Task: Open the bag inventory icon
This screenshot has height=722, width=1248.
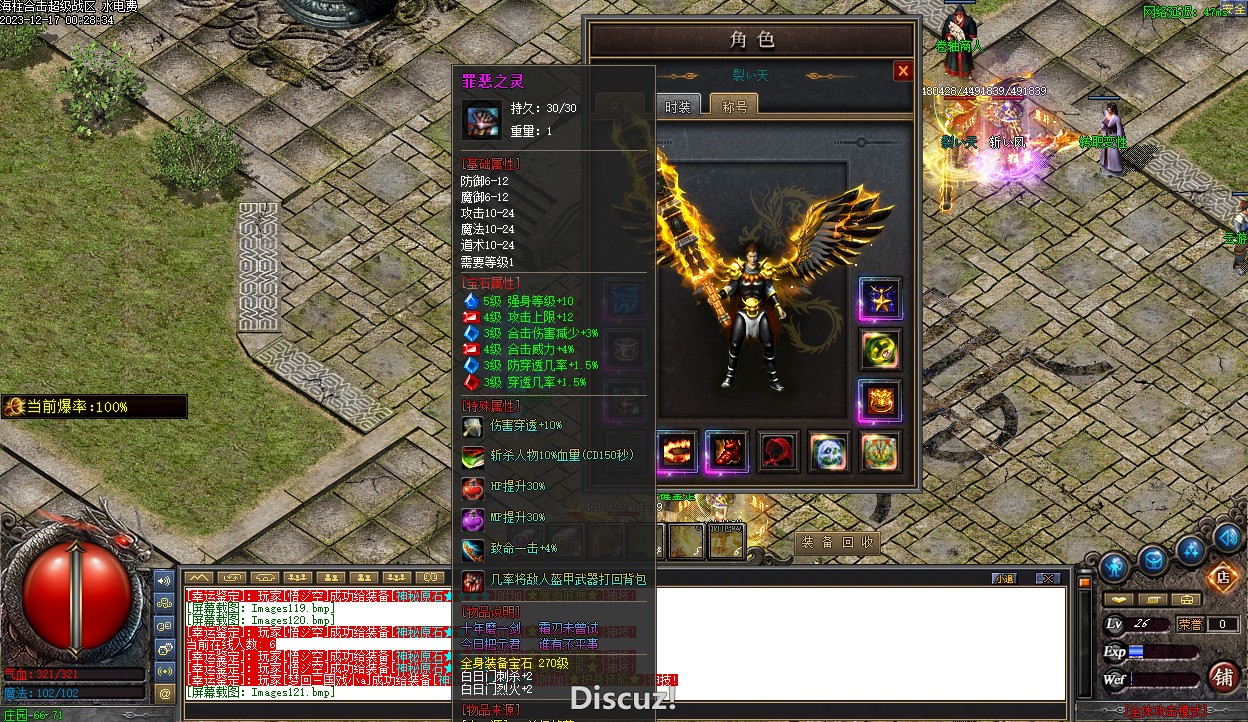Action: tap(1153, 560)
